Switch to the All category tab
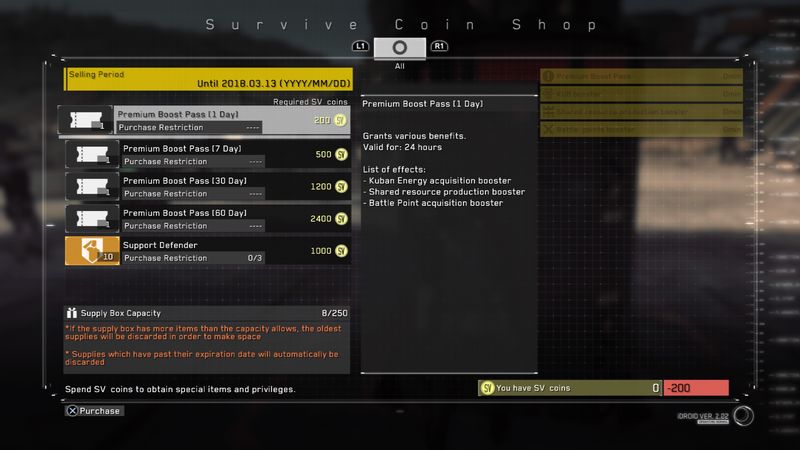 399,48
